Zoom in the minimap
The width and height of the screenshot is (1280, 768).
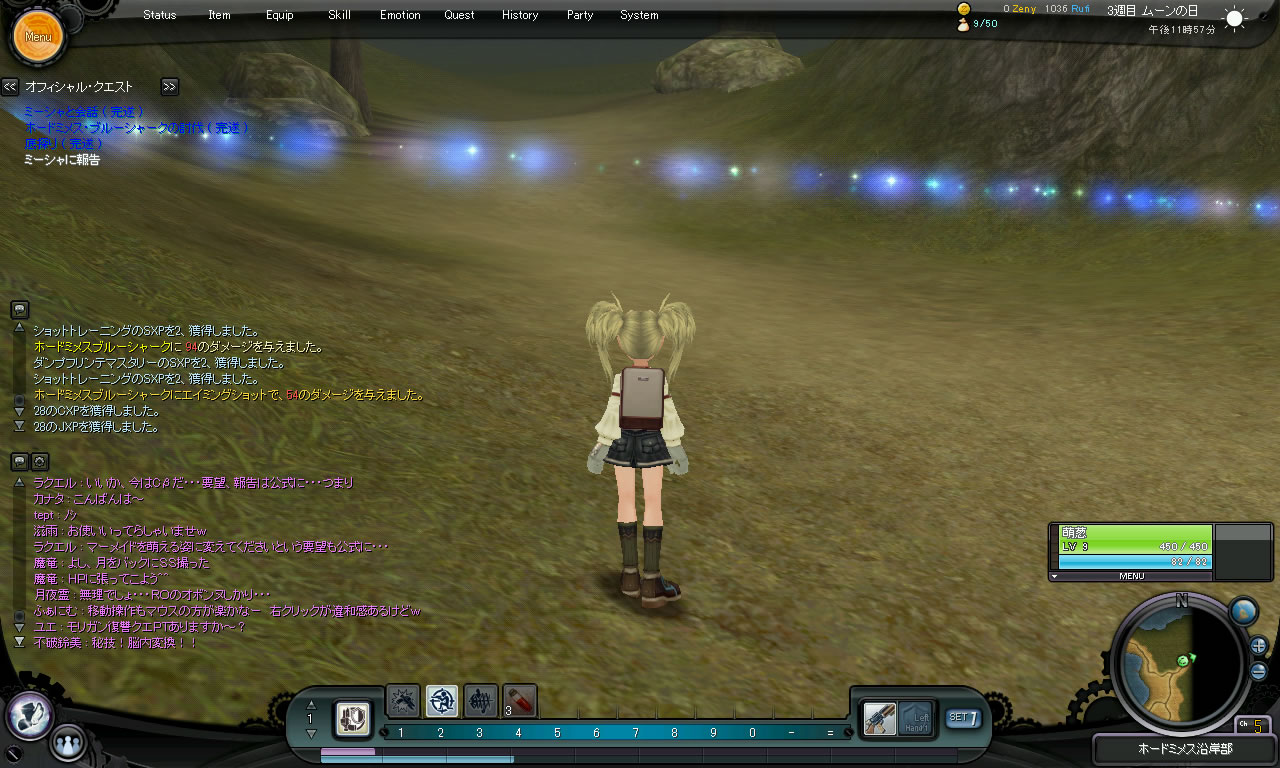1259,645
